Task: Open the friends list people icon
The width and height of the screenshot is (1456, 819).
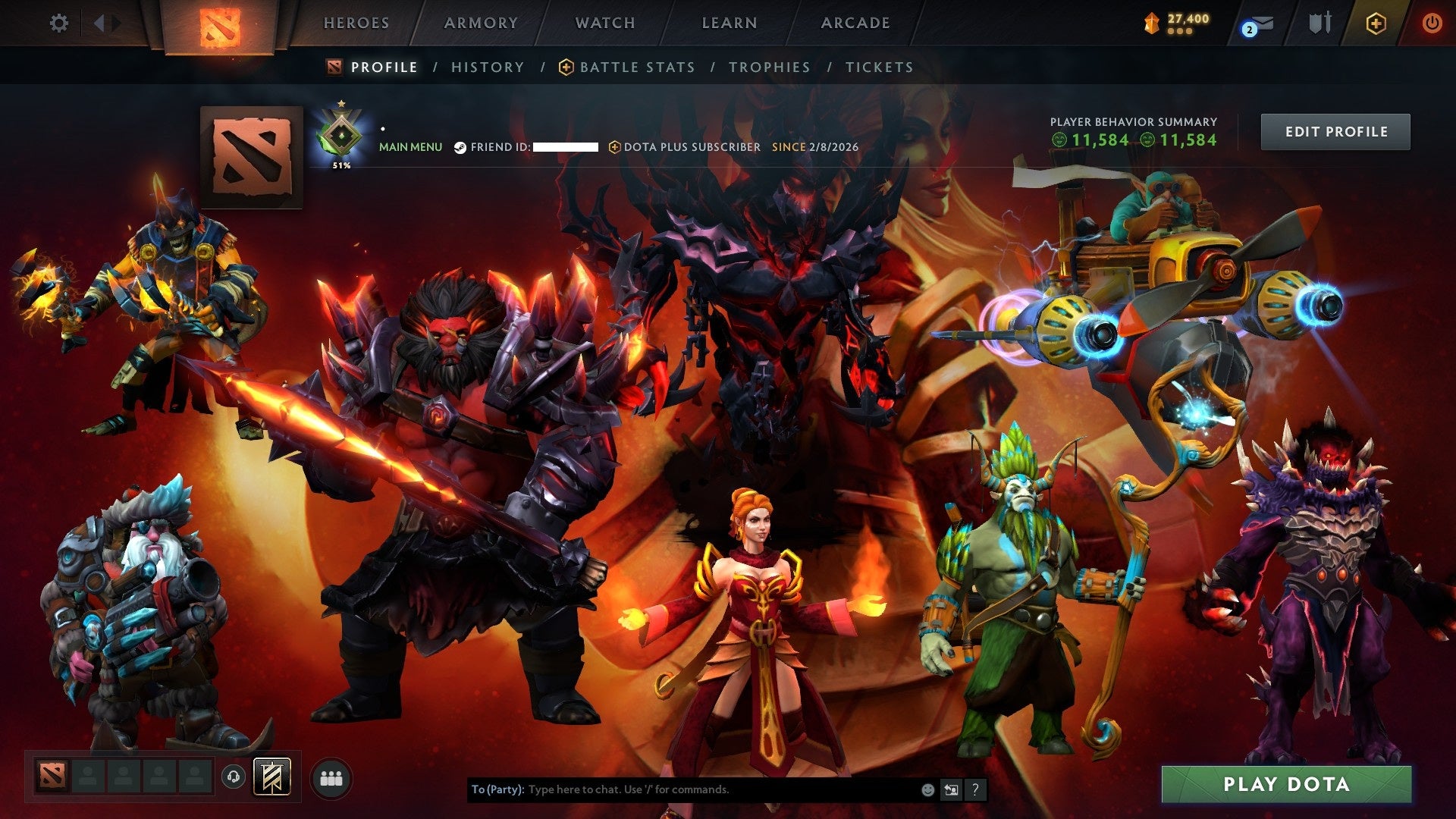Action: point(329,776)
